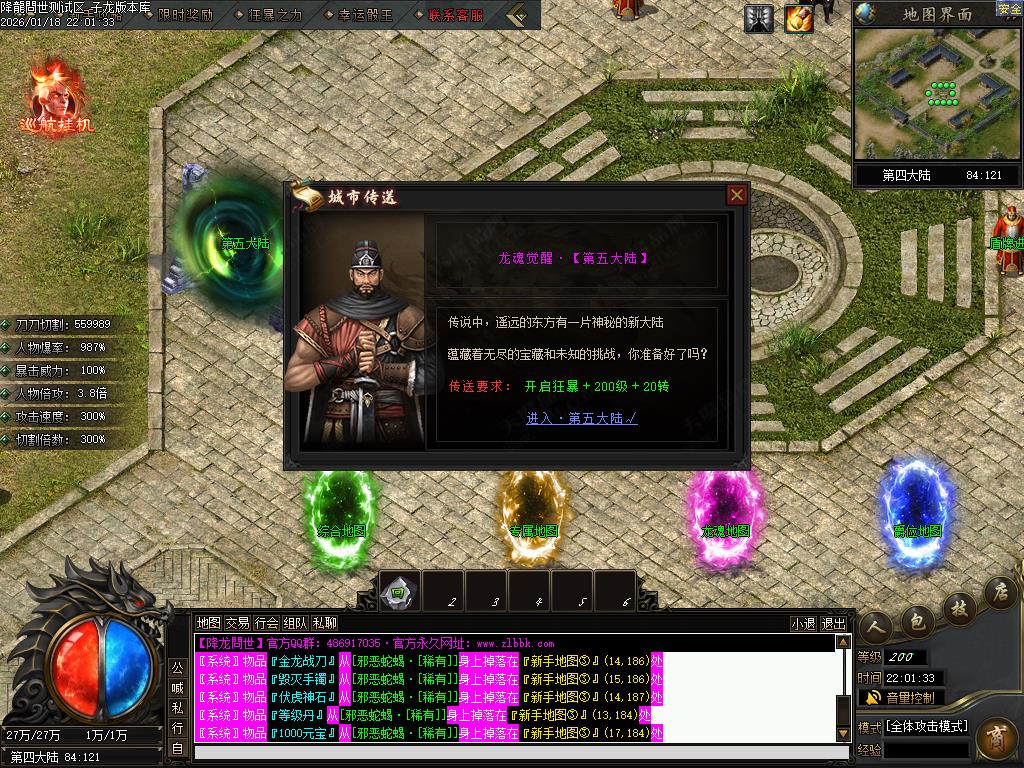Open the 限时奖励 menu
1024x768 pixels.
pyautogui.click(x=185, y=15)
